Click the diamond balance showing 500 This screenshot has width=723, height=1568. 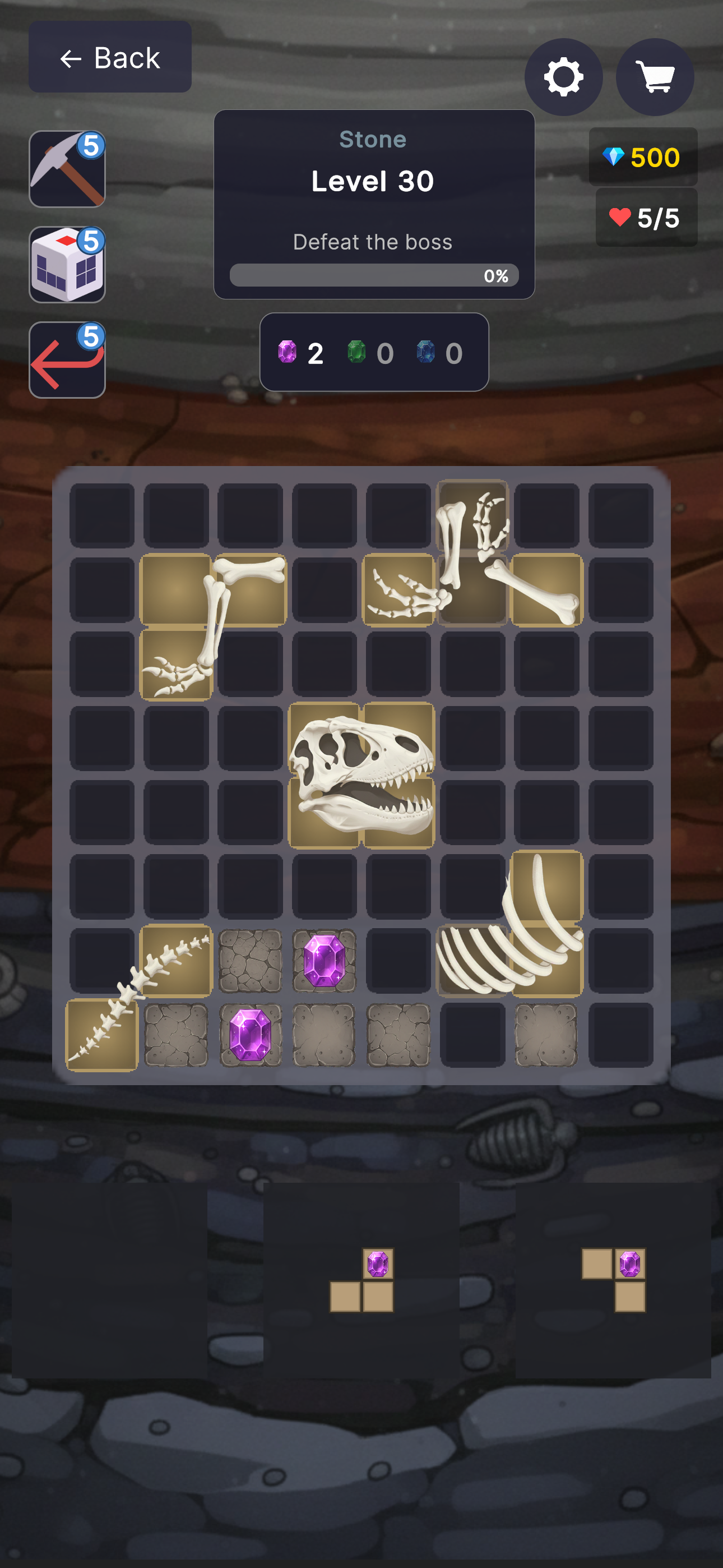coord(645,157)
